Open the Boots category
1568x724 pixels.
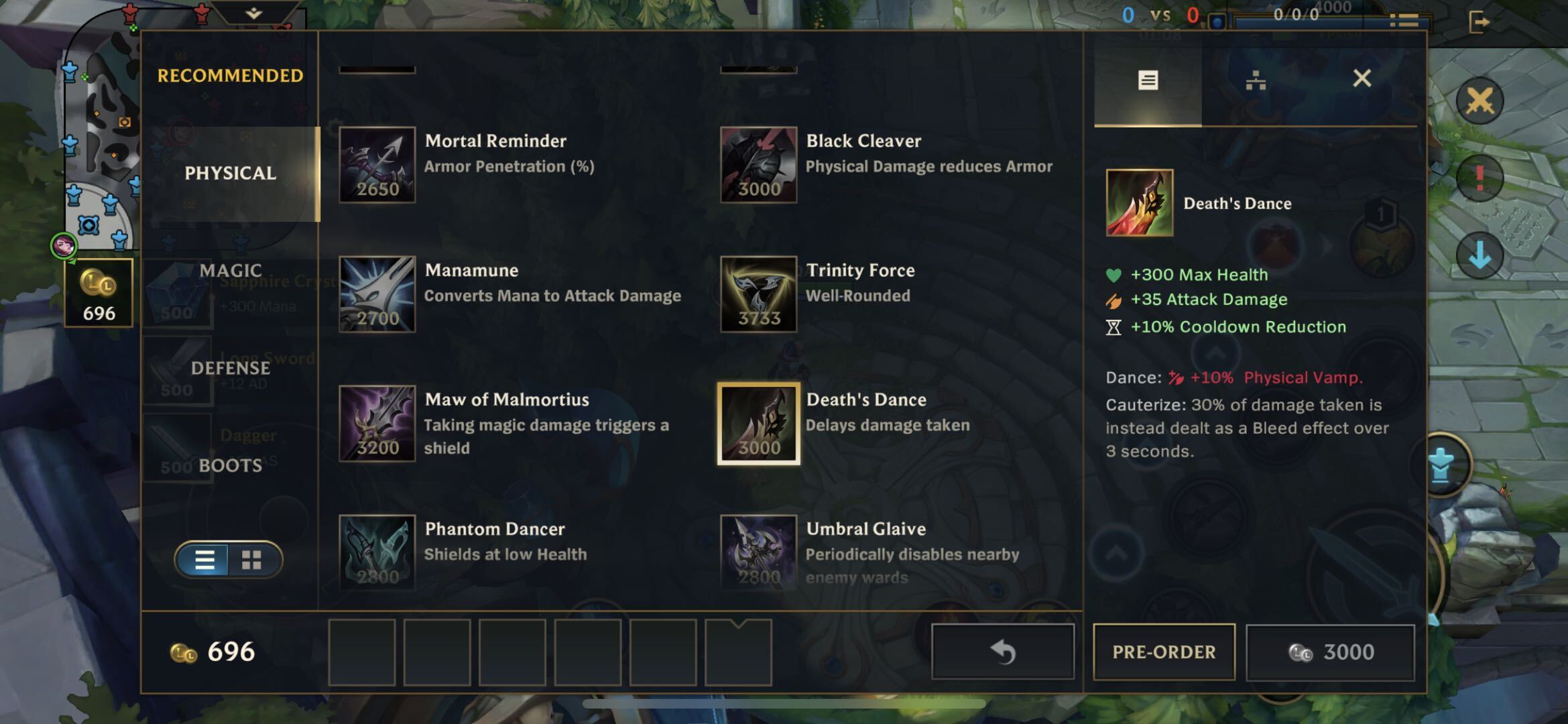click(x=230, y=465)
